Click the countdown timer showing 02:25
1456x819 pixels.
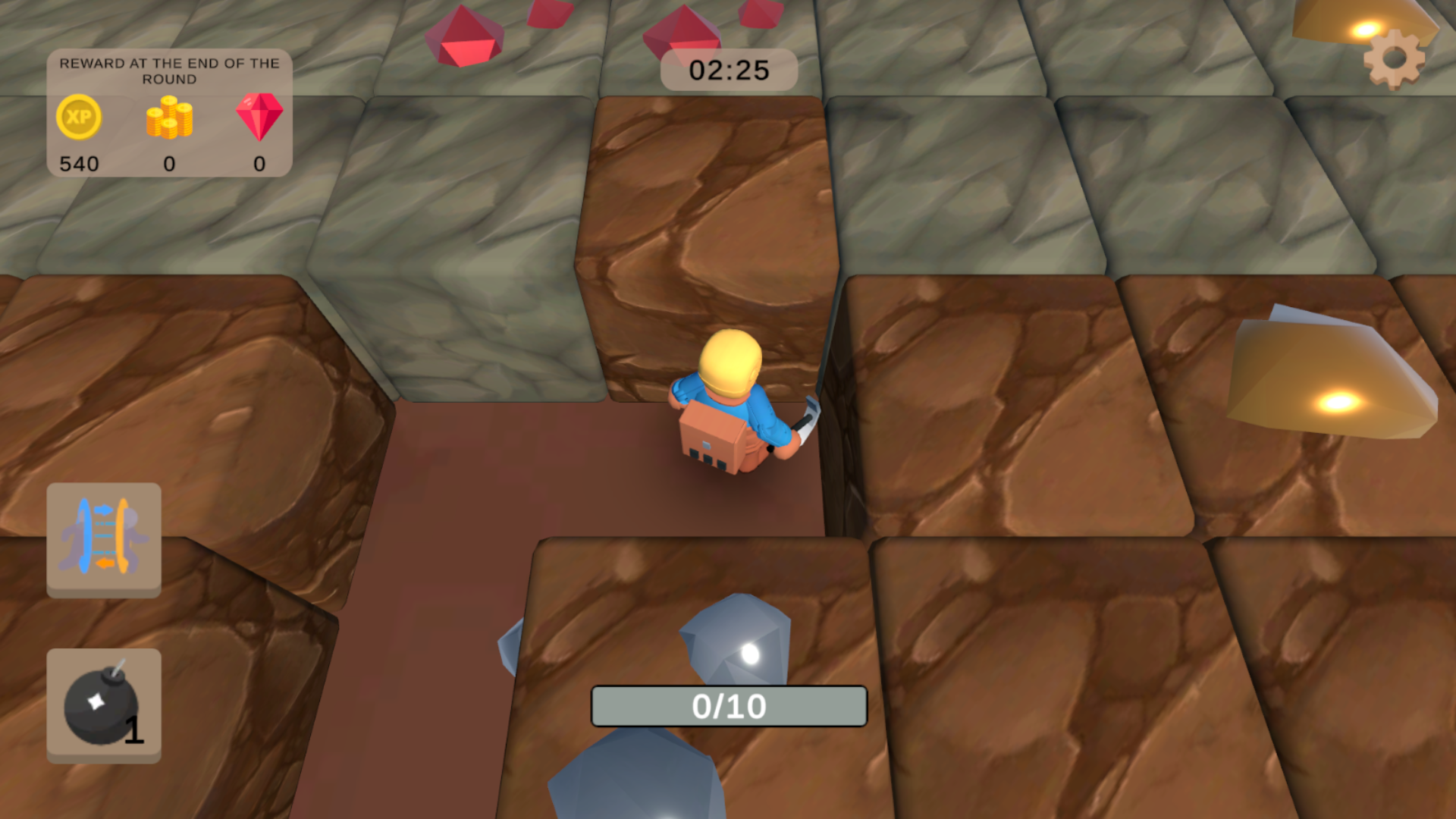pyautogui.click(x=728, y=70)
